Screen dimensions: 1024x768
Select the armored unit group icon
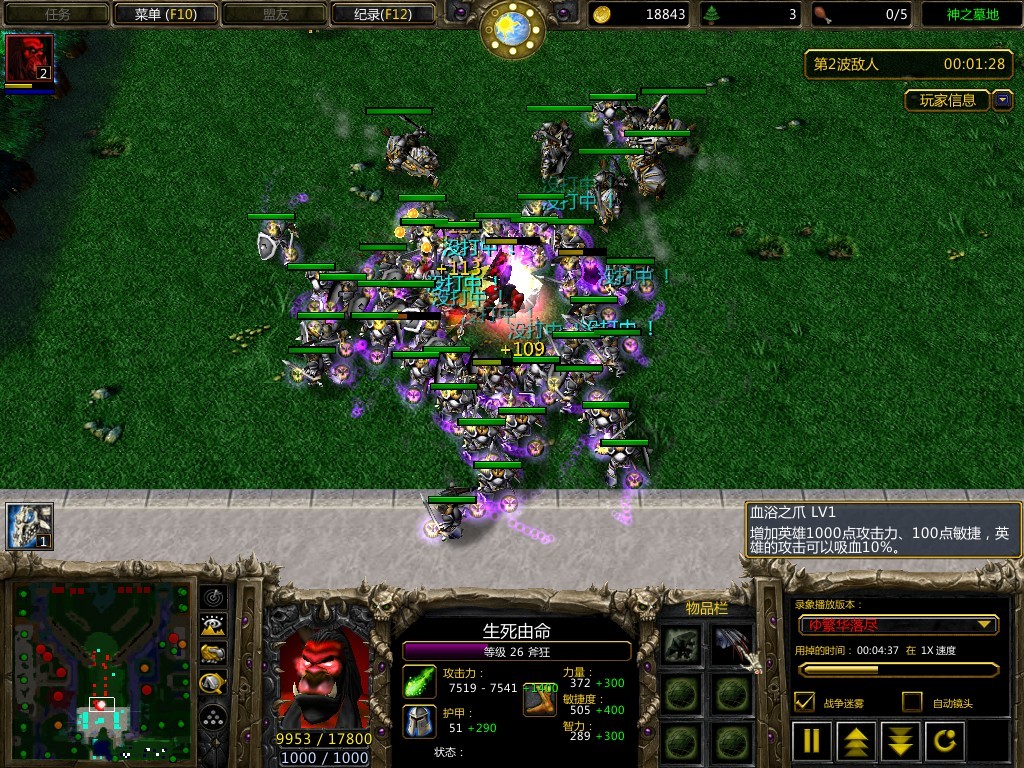29,526
